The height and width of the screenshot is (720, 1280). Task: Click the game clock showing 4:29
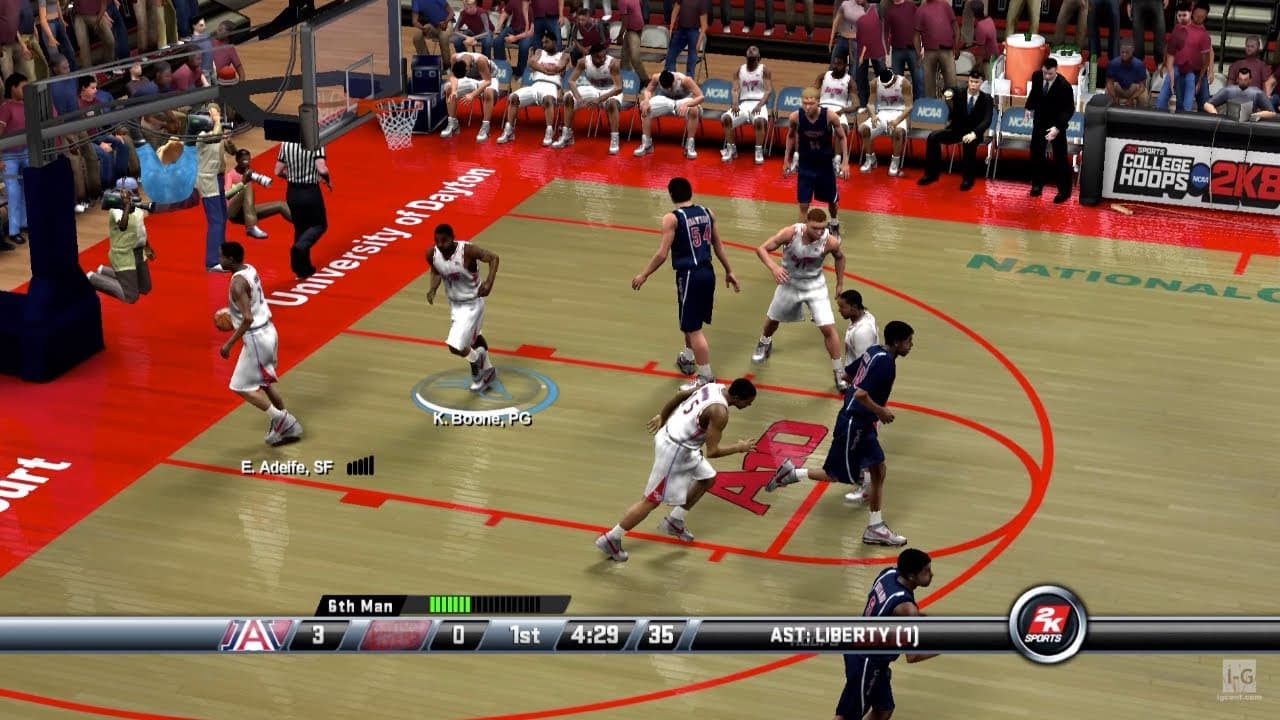[595, 631]
